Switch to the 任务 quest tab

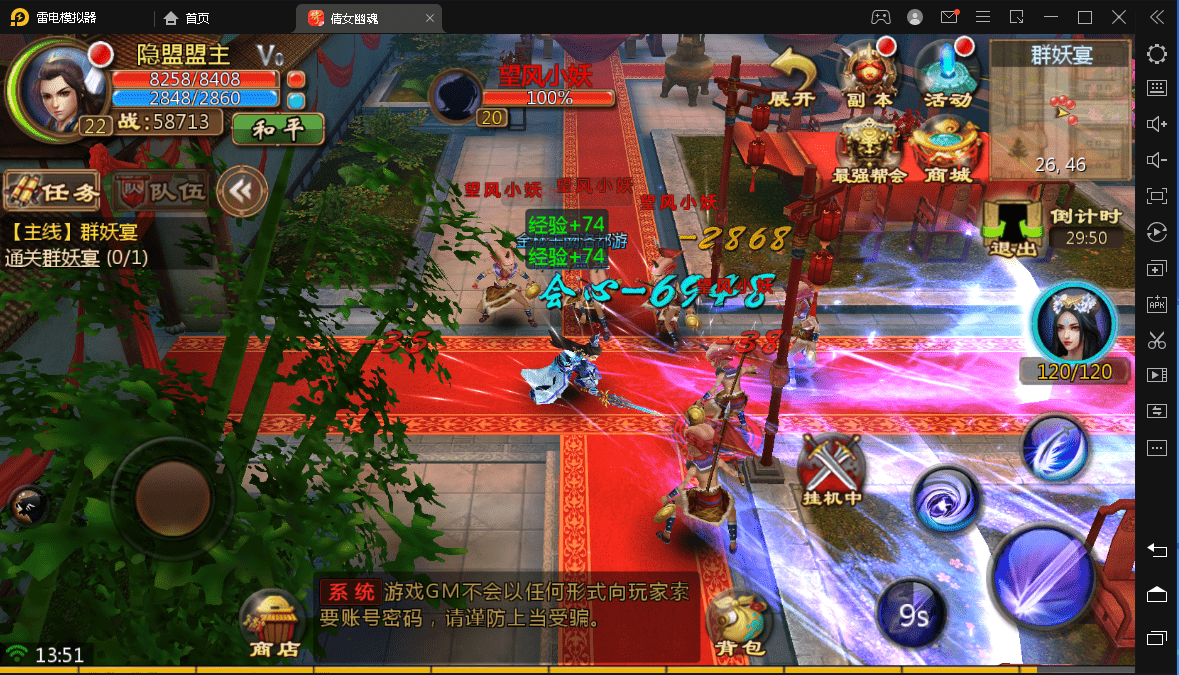click(54, 190)
